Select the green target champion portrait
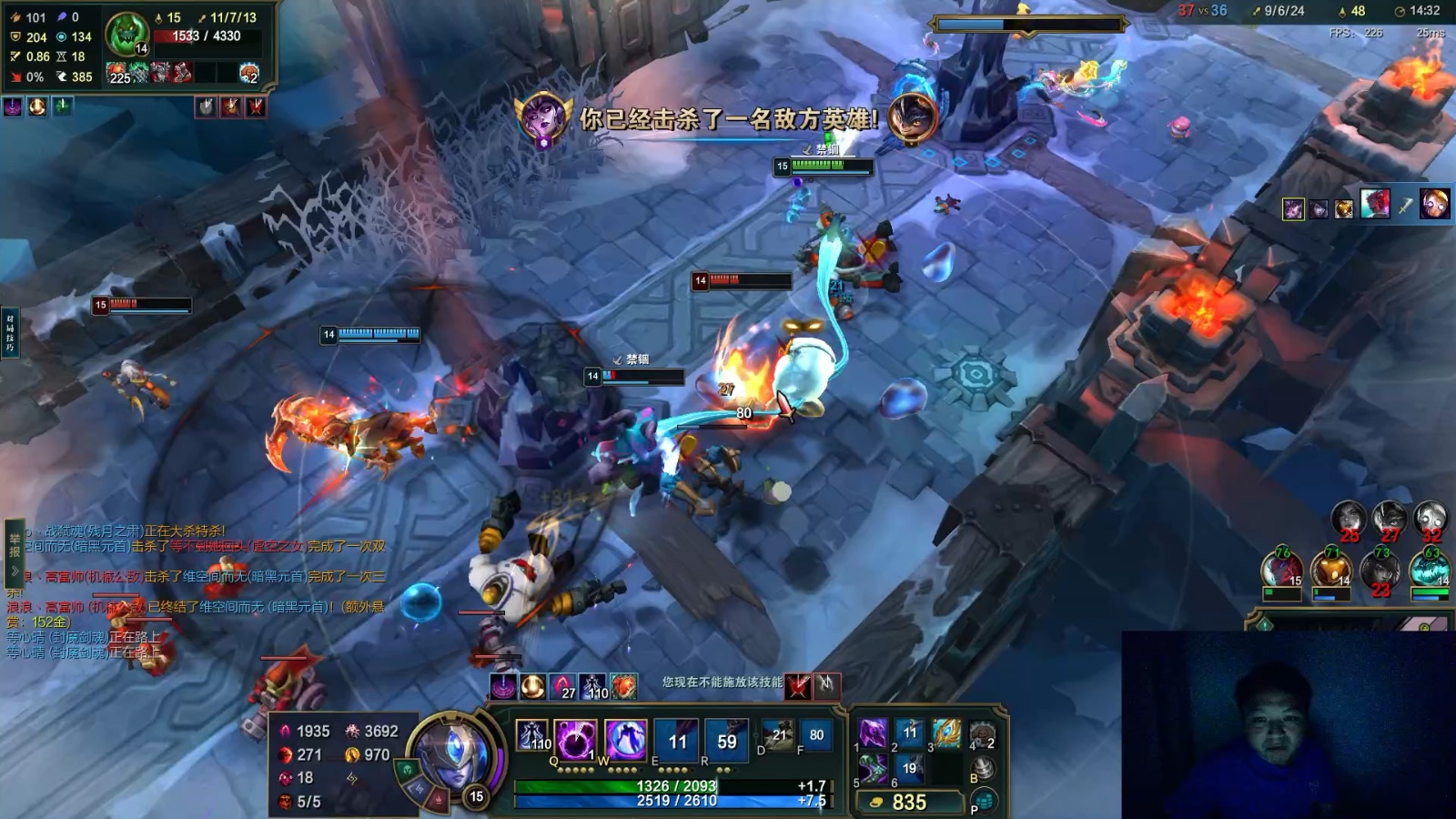 [x=126, y=35]
